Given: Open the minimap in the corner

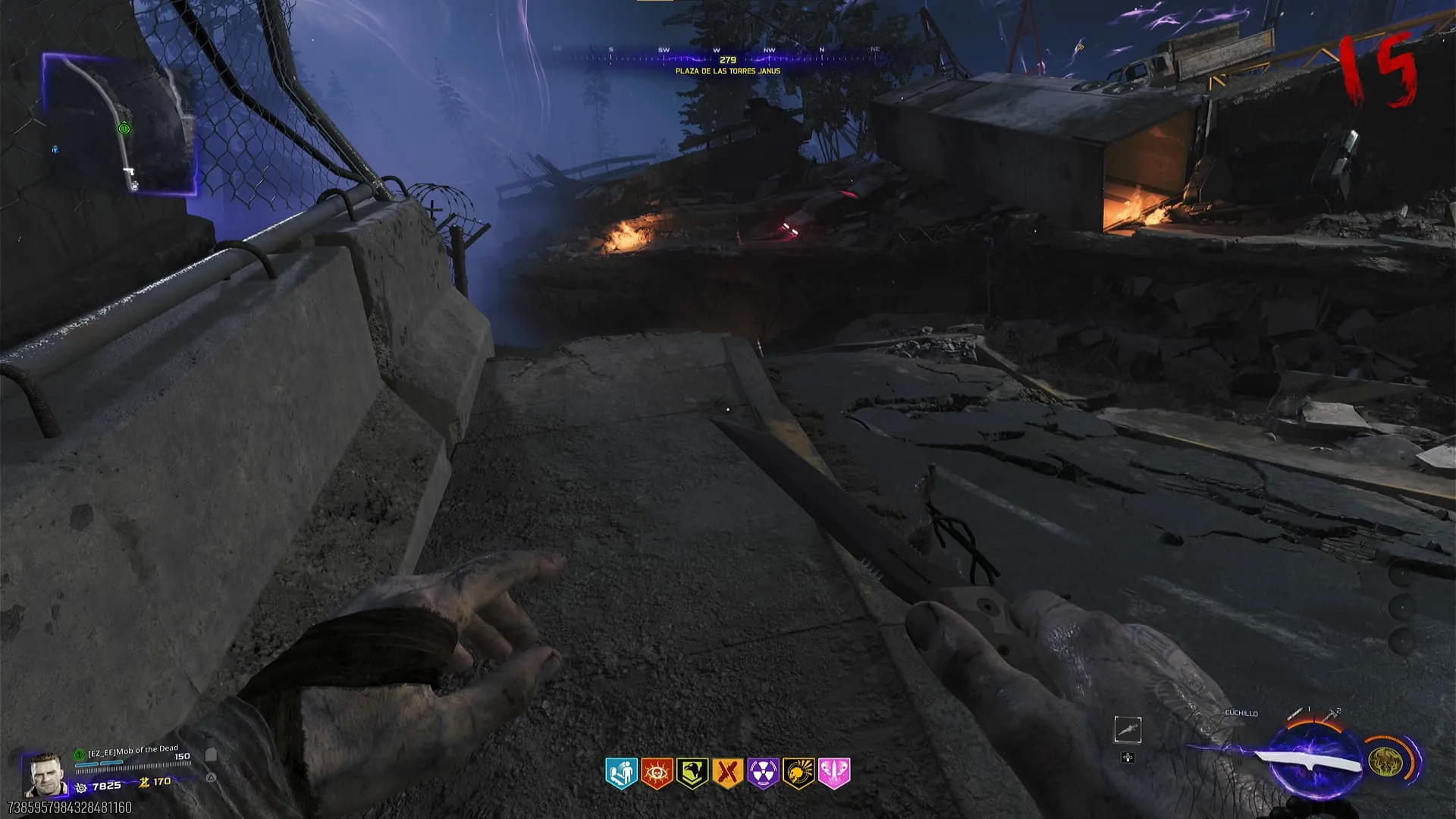Looking at the screenshot, I should [120, 124].
